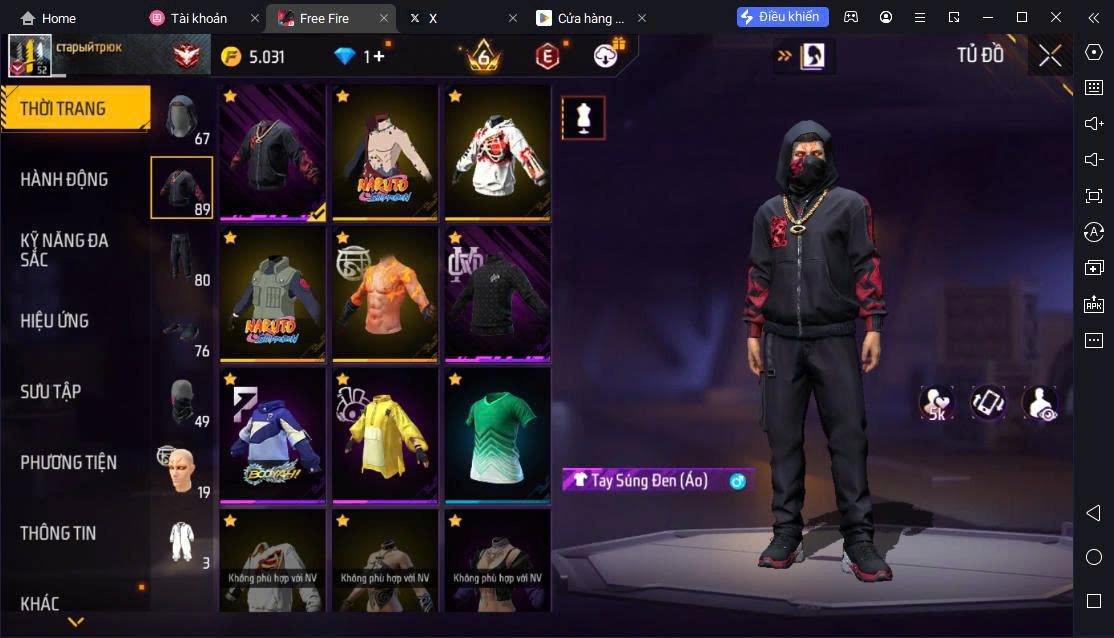Choose the green Naruto flak vest
Image resolution: width=1114 pixels, height=638 pixels.
273,294
